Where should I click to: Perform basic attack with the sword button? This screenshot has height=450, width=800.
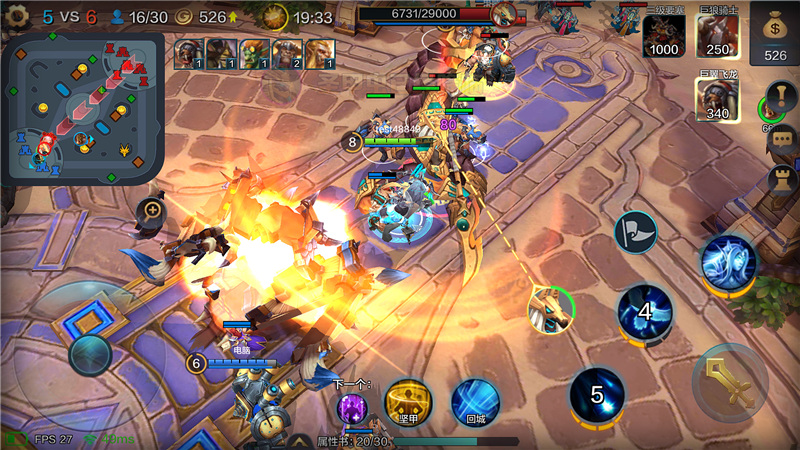[730, 382]
